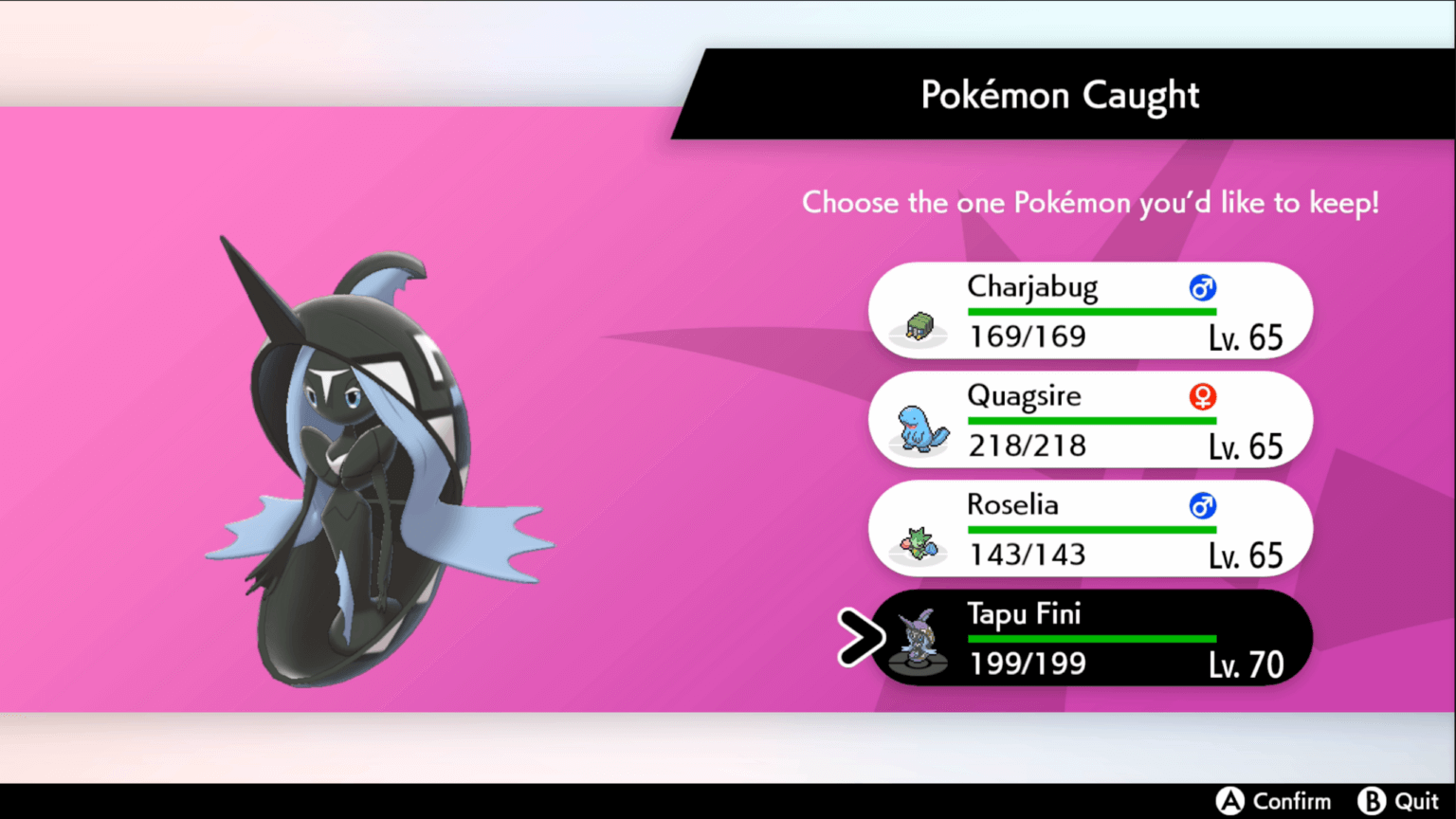
Task: Click the female gender symbol next to Quagsire
Action: point(1202,396)
